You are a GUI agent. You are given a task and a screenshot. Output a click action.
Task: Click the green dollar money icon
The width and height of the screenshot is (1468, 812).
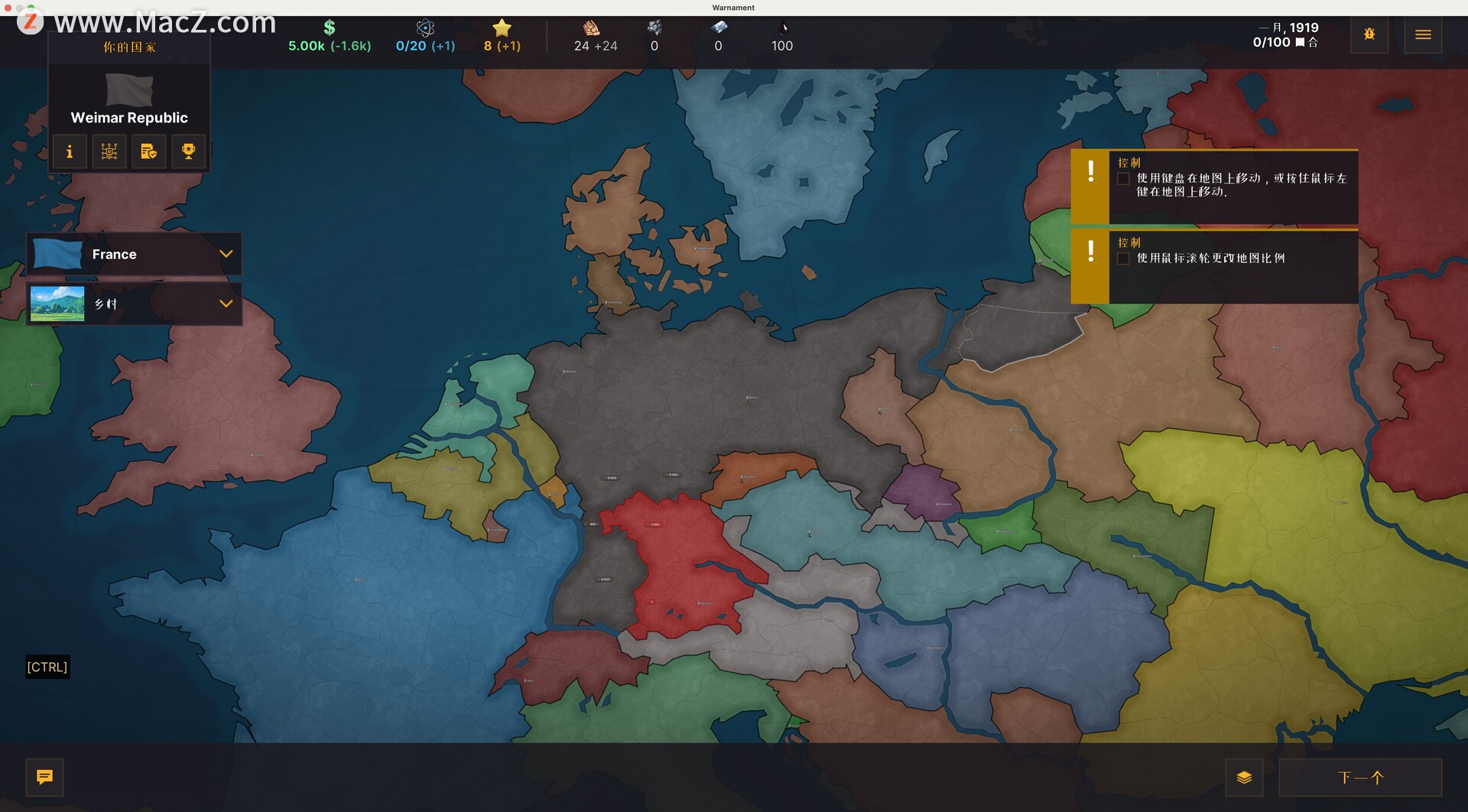(330, 28)
